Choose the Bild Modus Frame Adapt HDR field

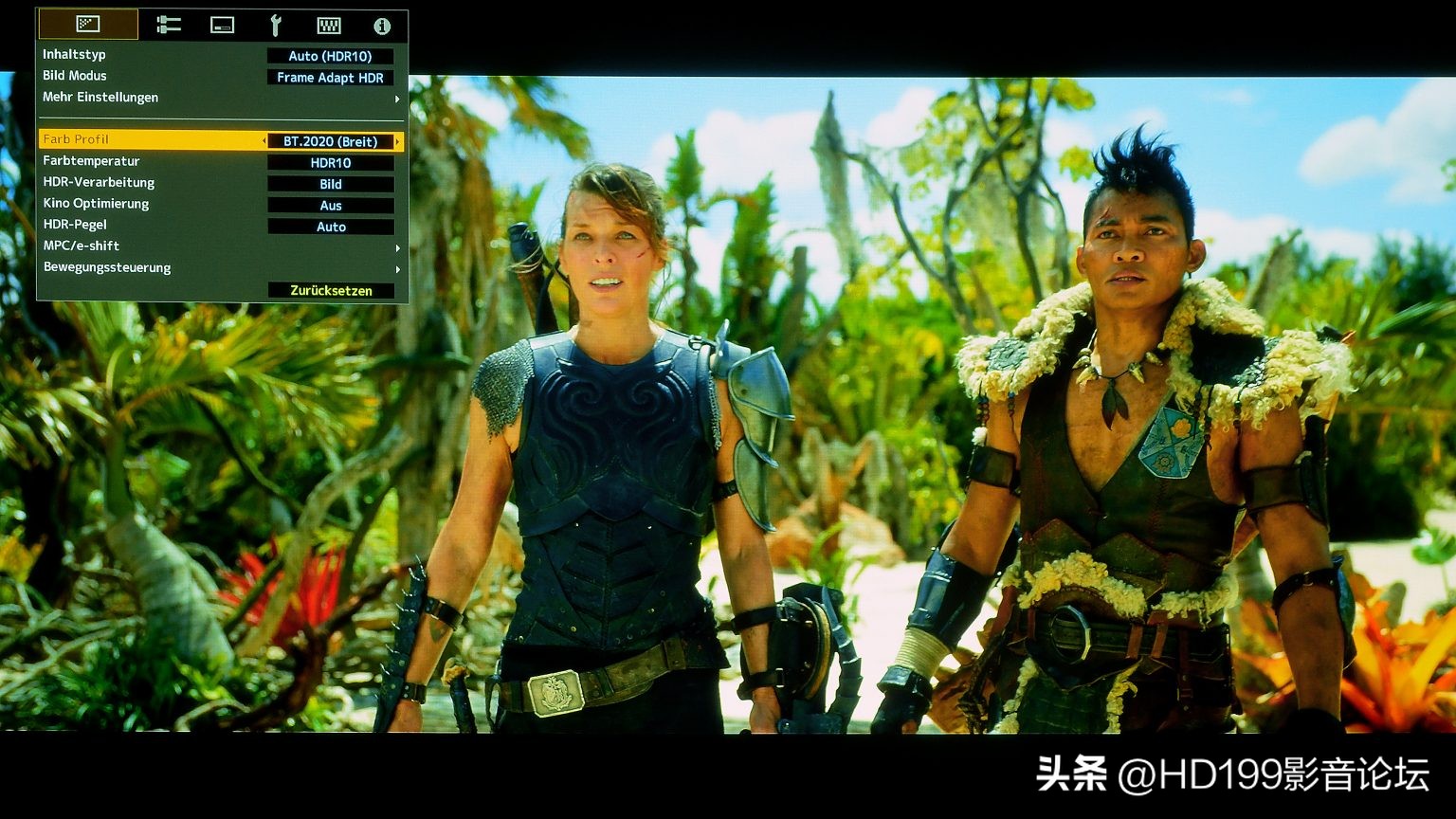pyautogui.click(x=330, y=78)
